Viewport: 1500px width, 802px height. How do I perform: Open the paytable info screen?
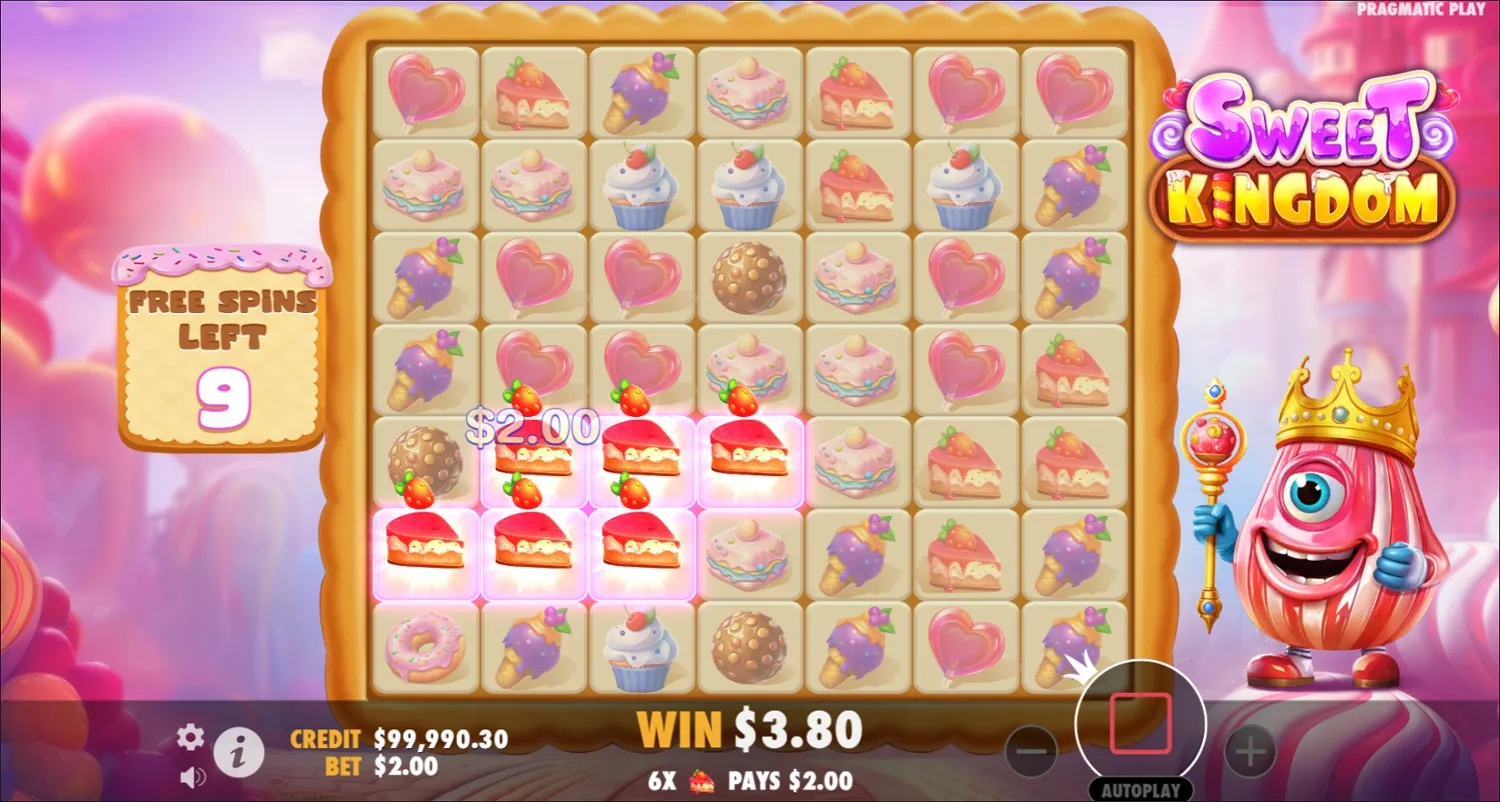pyautogui.click(x=237, y=753)
